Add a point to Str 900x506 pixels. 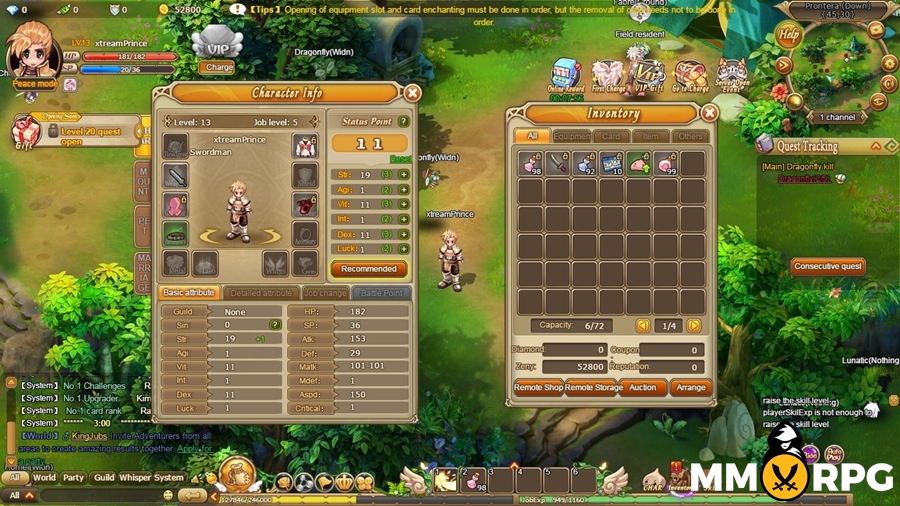(x=404, y=175)
